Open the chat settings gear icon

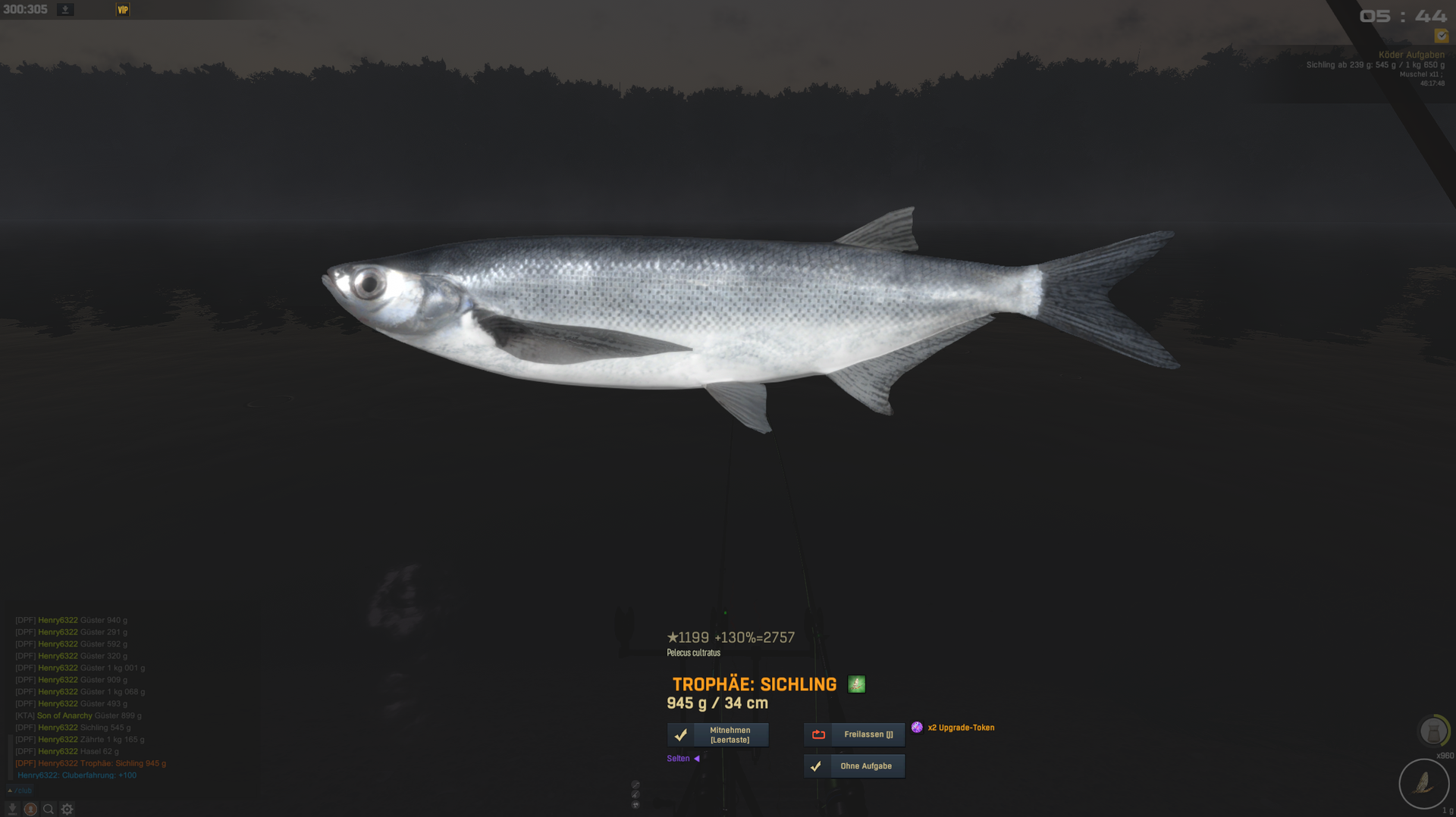pos(67,809)
